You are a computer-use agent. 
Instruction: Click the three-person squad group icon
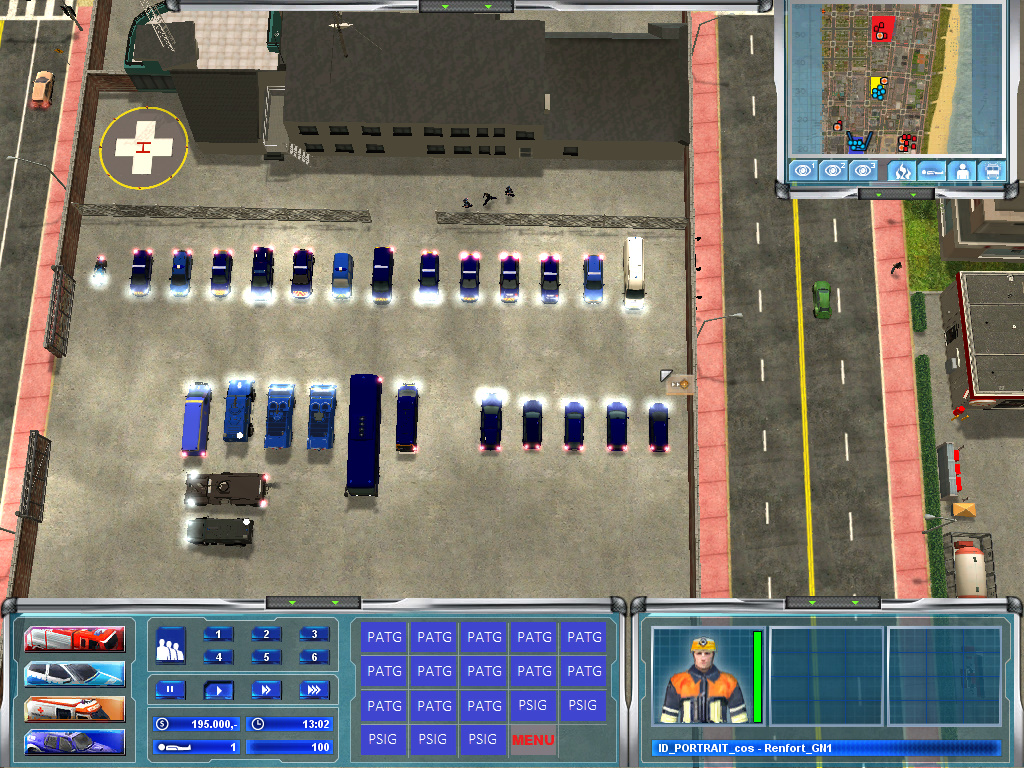[170, 645]
